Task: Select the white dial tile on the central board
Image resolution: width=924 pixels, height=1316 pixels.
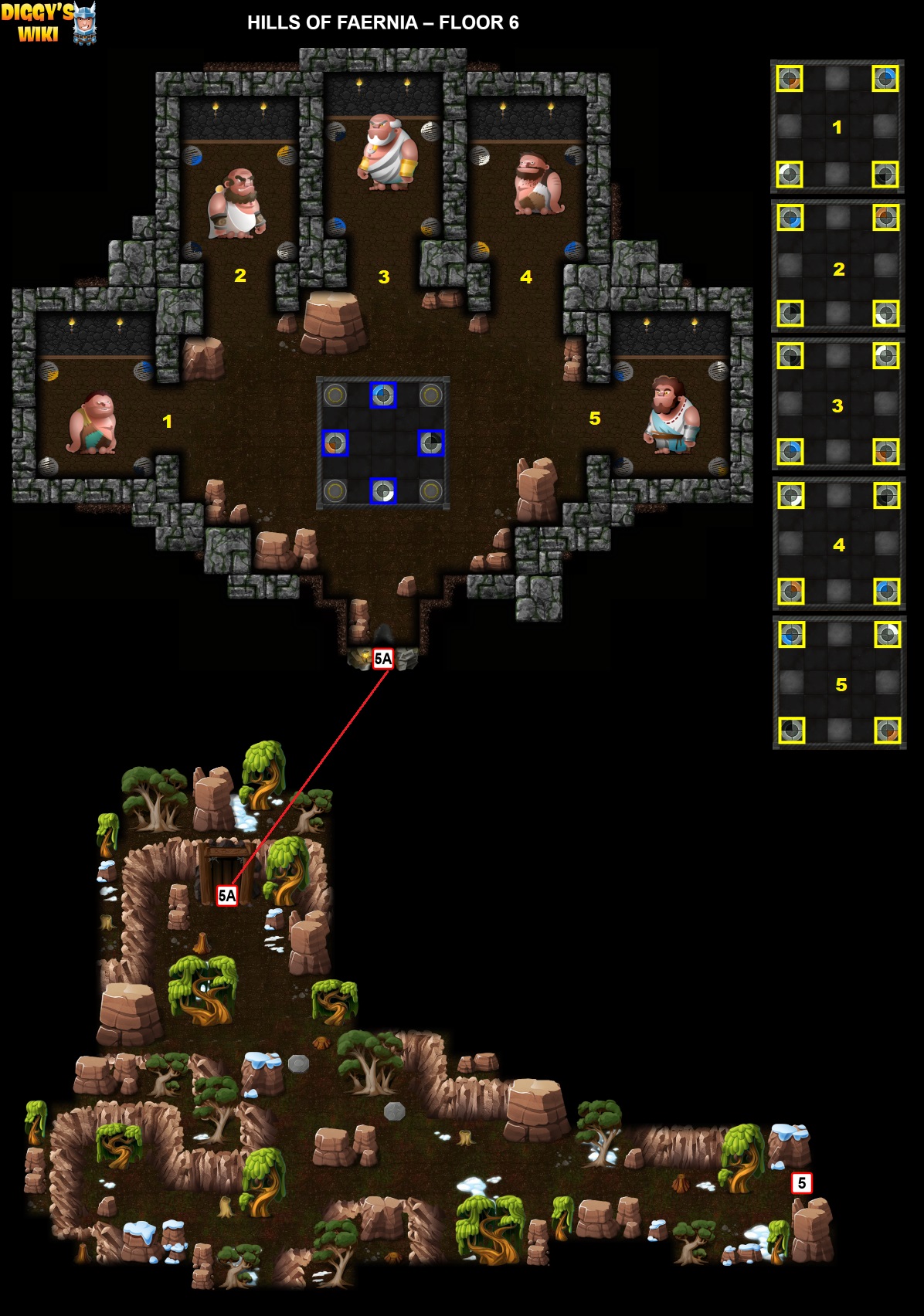Action: (383, 490)
